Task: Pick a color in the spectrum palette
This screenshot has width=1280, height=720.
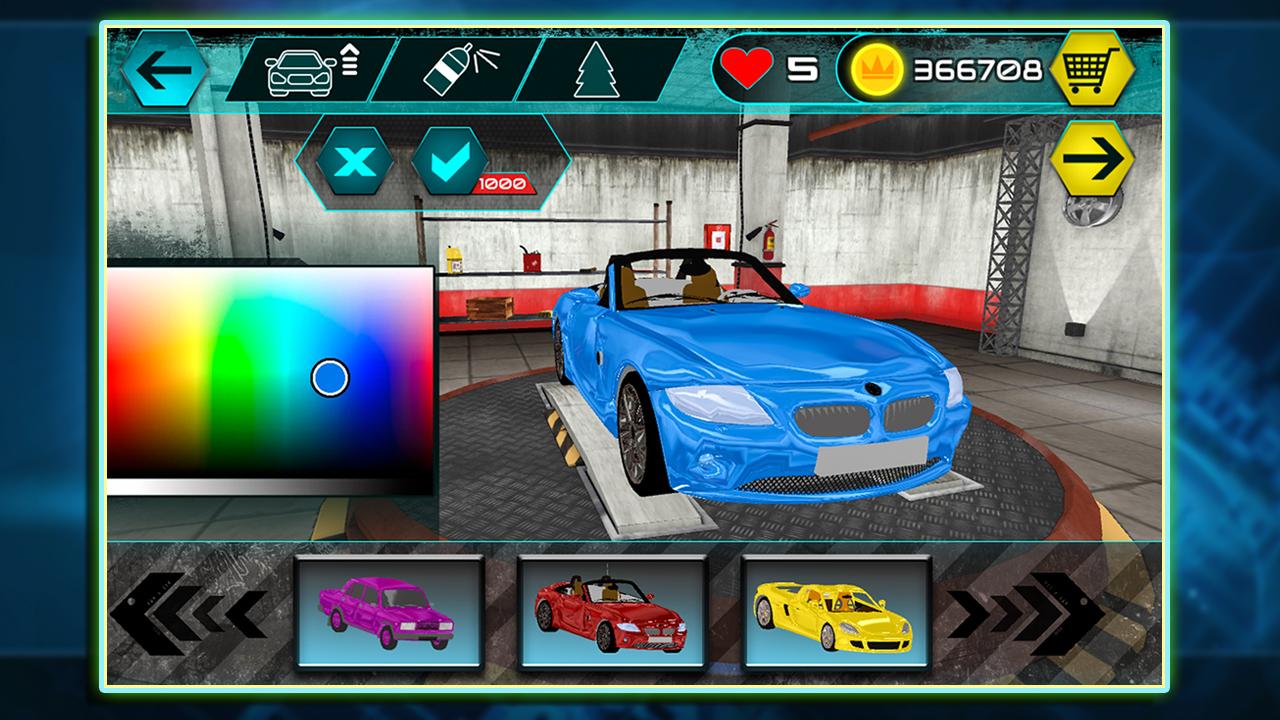Action: (x=270, y=370)
